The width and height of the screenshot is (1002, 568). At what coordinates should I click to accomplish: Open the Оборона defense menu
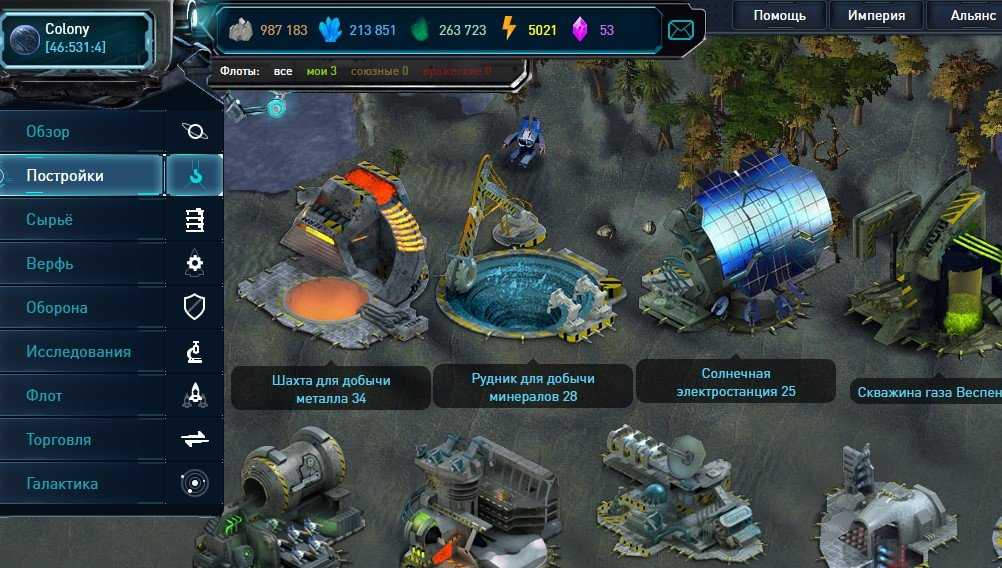80,308
